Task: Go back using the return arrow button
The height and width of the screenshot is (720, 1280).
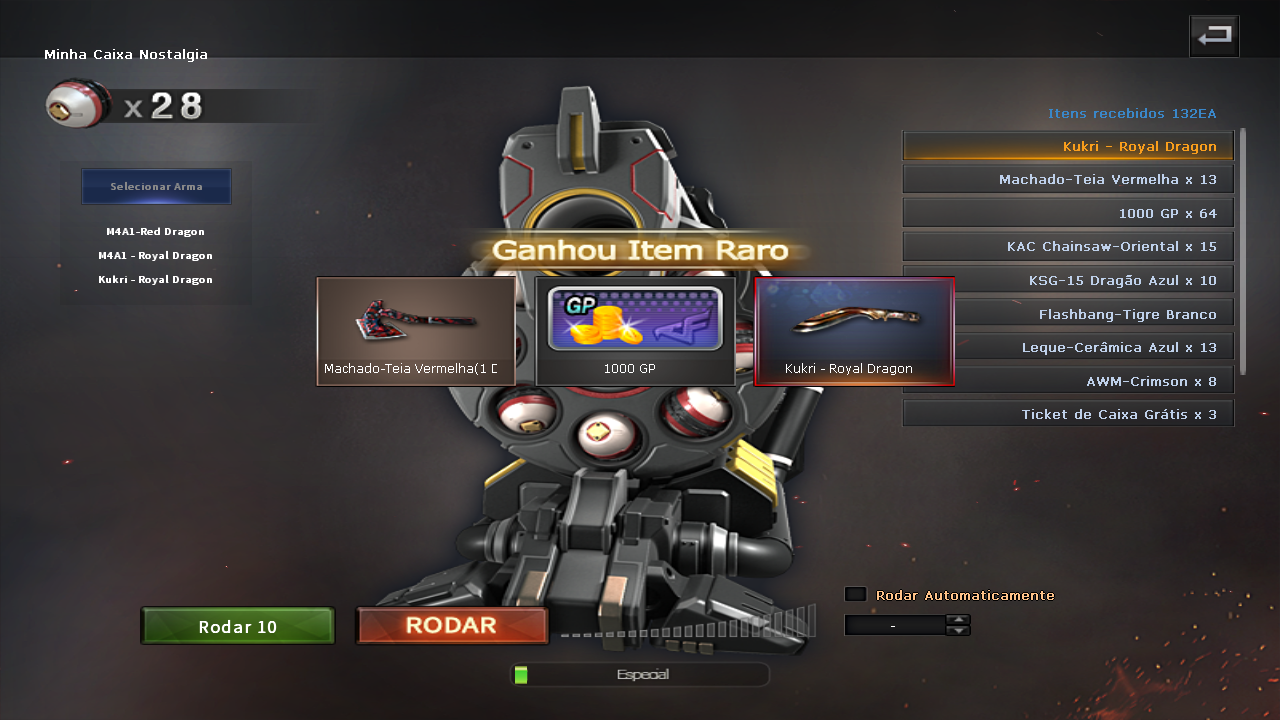Action: coord(1214,36)
